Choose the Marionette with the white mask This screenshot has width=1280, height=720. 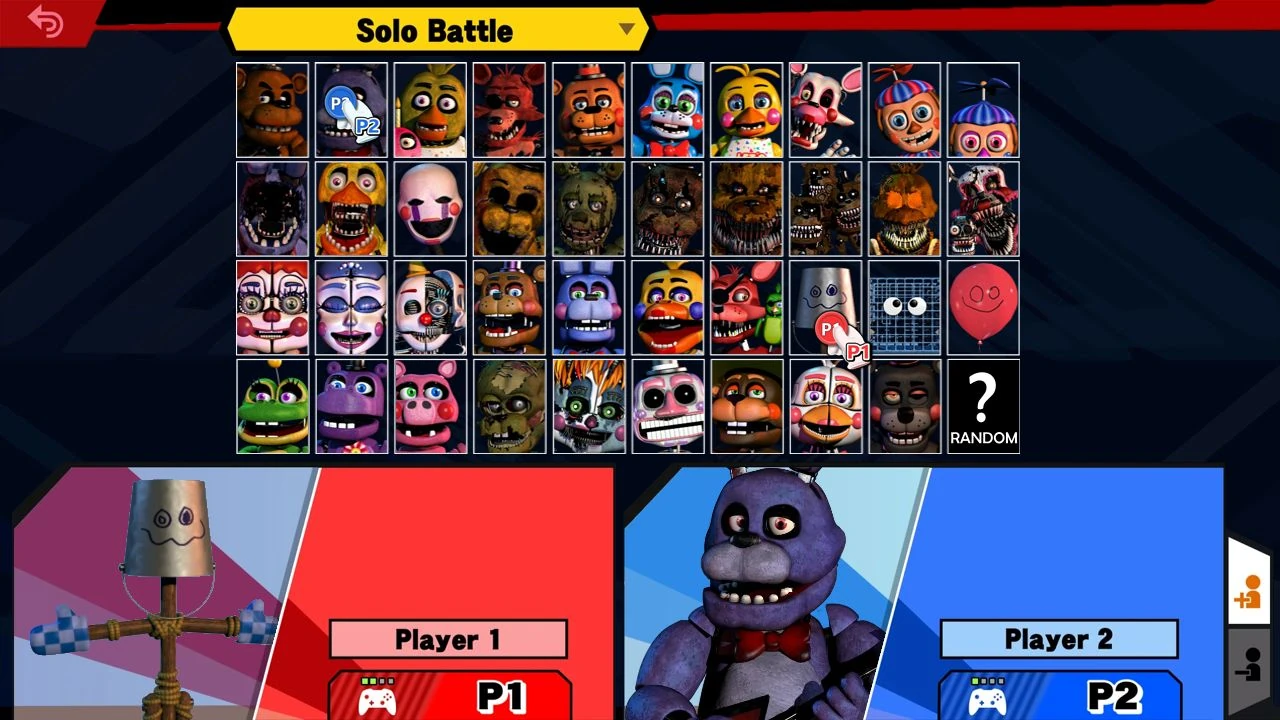tap(430, 207)
